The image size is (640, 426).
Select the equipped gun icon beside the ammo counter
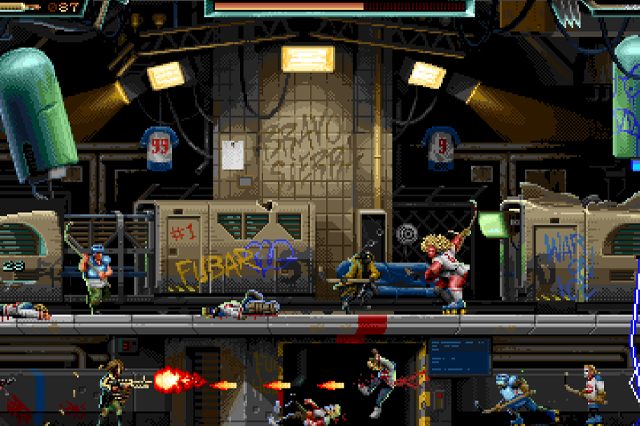click(x=22, y=7)
